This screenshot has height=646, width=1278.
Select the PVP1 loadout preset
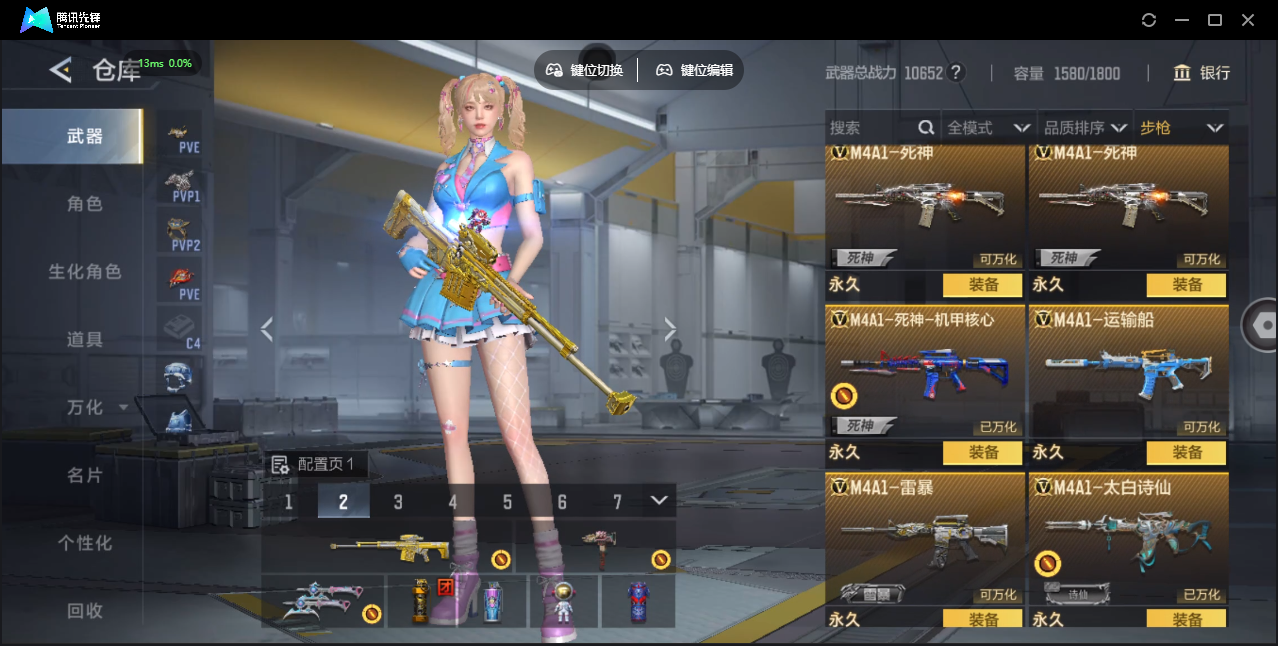180,185
